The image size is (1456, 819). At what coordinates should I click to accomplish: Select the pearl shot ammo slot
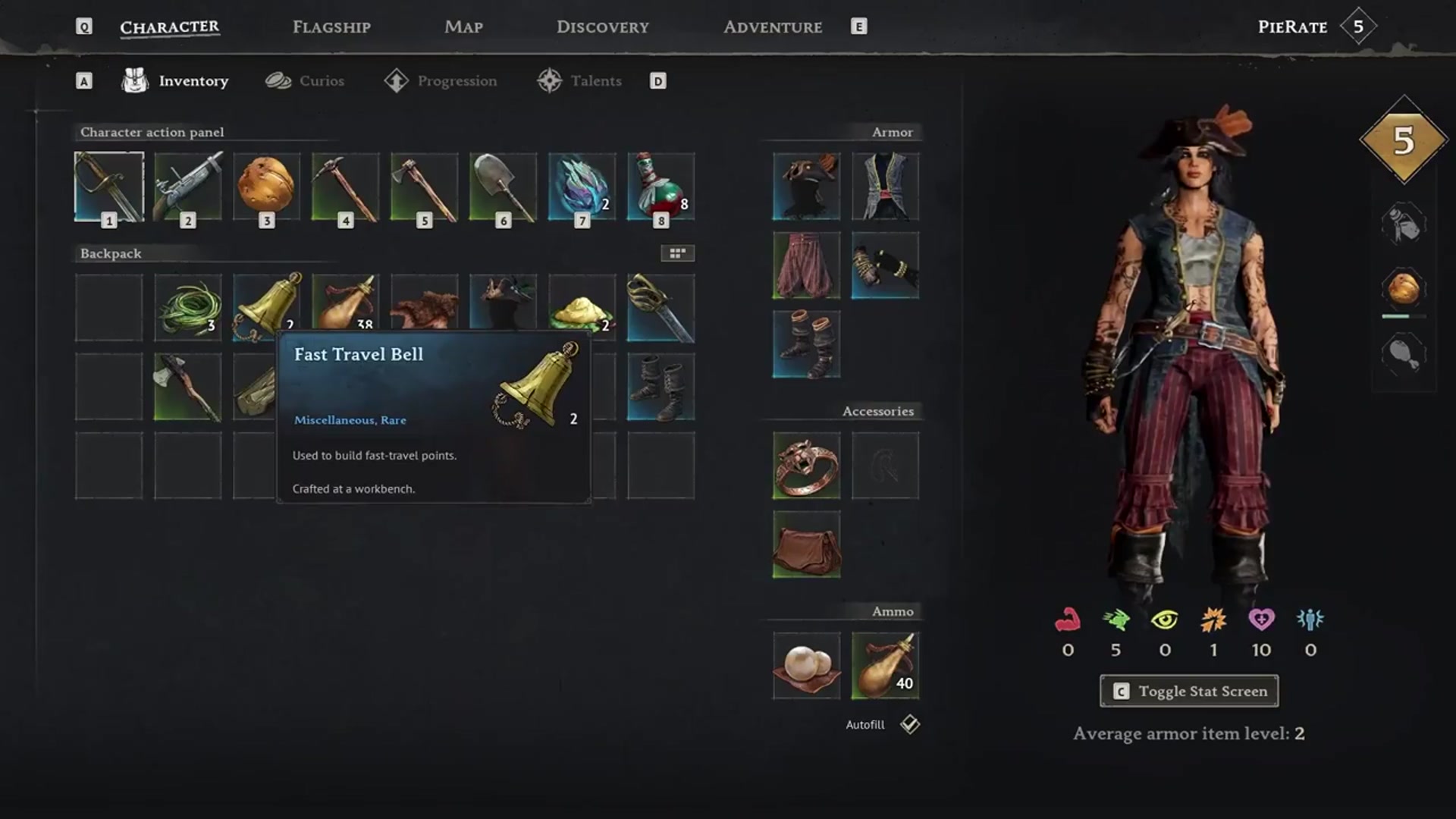coord(806,666)
